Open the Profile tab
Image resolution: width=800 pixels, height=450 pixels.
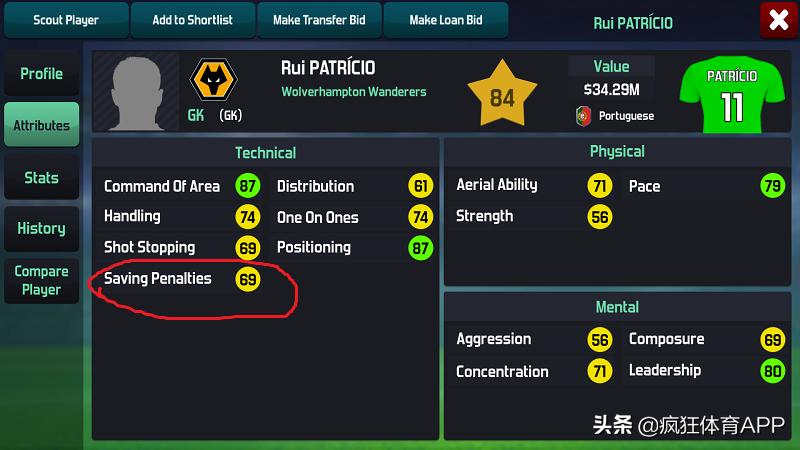point(41,74)
